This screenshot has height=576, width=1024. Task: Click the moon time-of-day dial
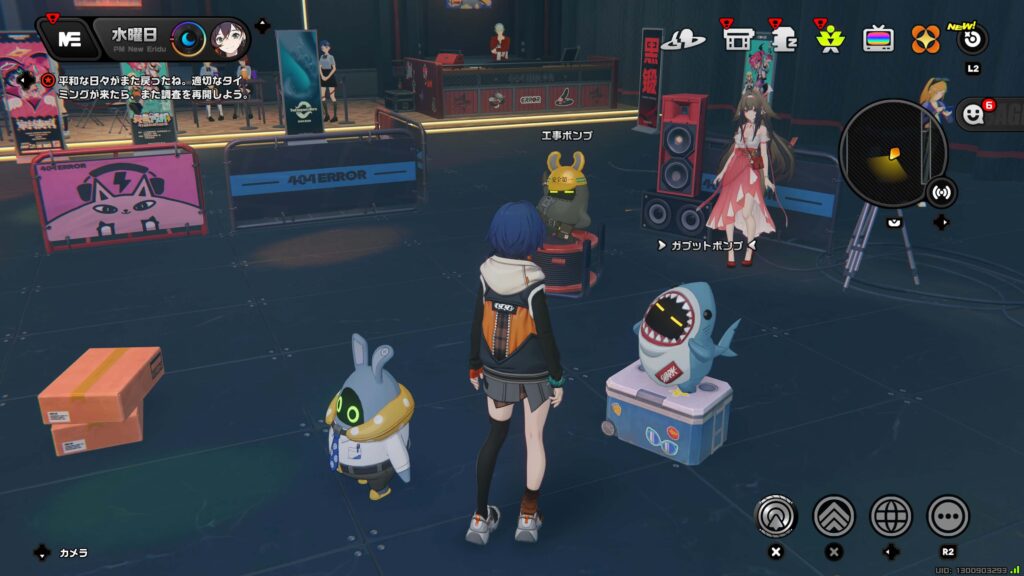(x=188, y=39)
